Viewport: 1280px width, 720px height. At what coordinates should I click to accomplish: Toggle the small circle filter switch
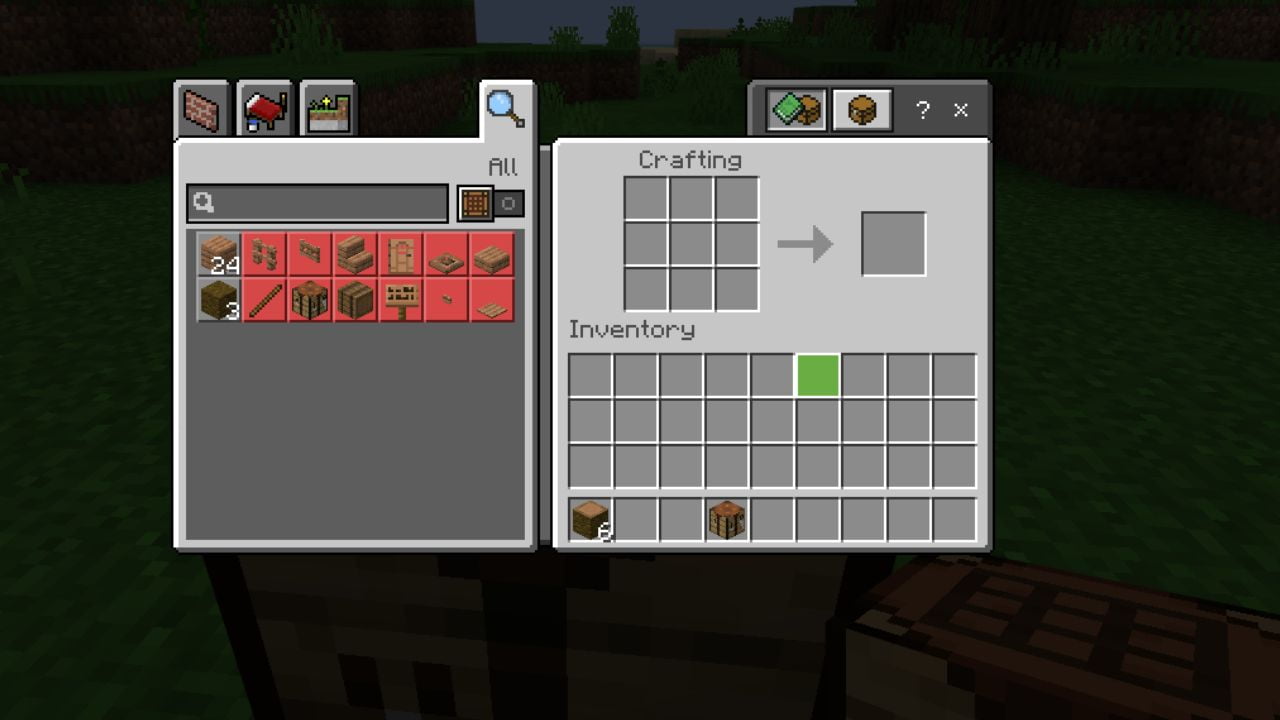pos(508,203)
